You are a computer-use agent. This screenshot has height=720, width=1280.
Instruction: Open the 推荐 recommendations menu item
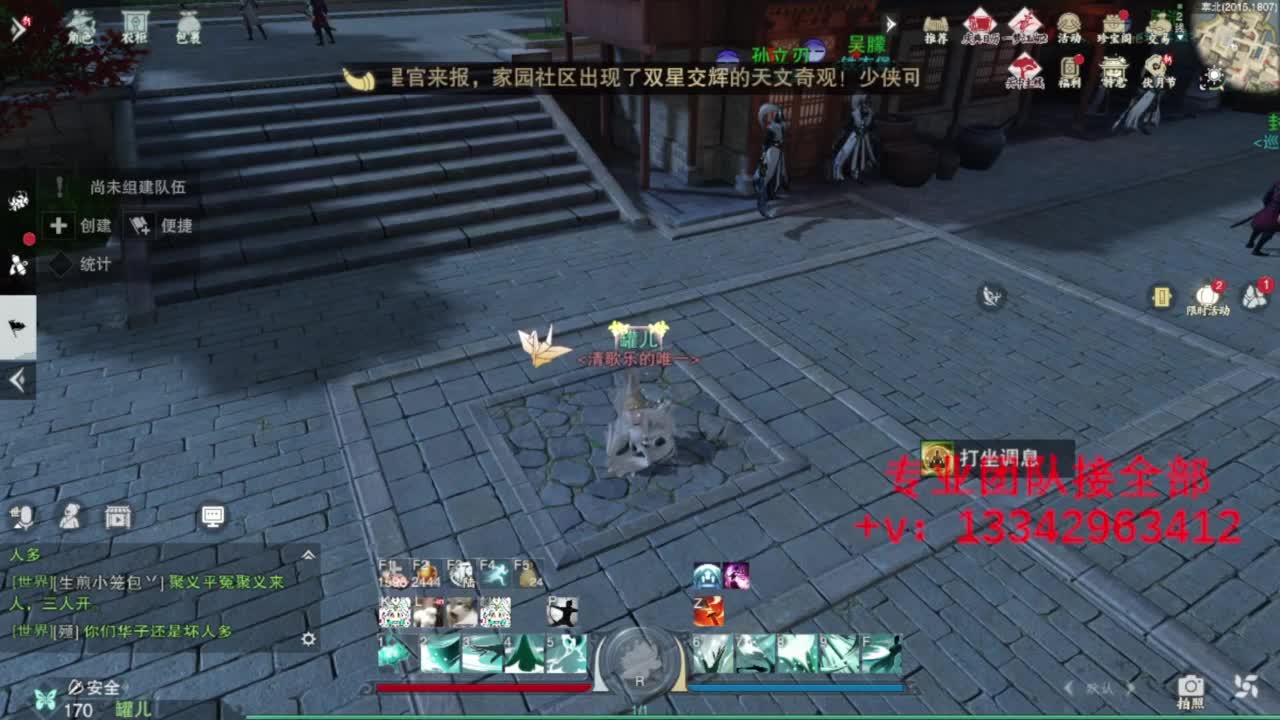click(935, 22)
